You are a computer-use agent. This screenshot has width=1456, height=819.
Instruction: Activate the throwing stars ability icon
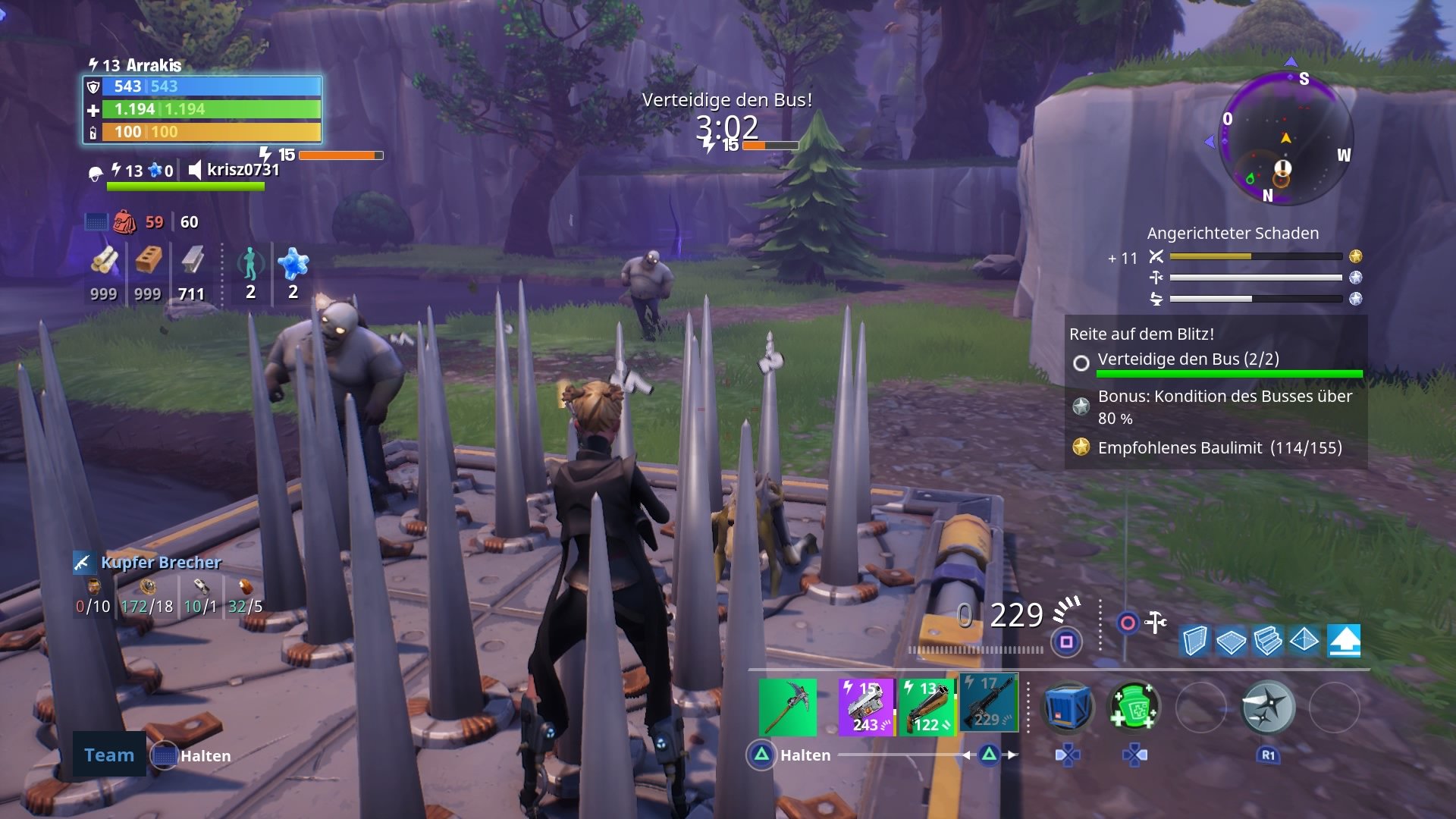(1269, 707)
